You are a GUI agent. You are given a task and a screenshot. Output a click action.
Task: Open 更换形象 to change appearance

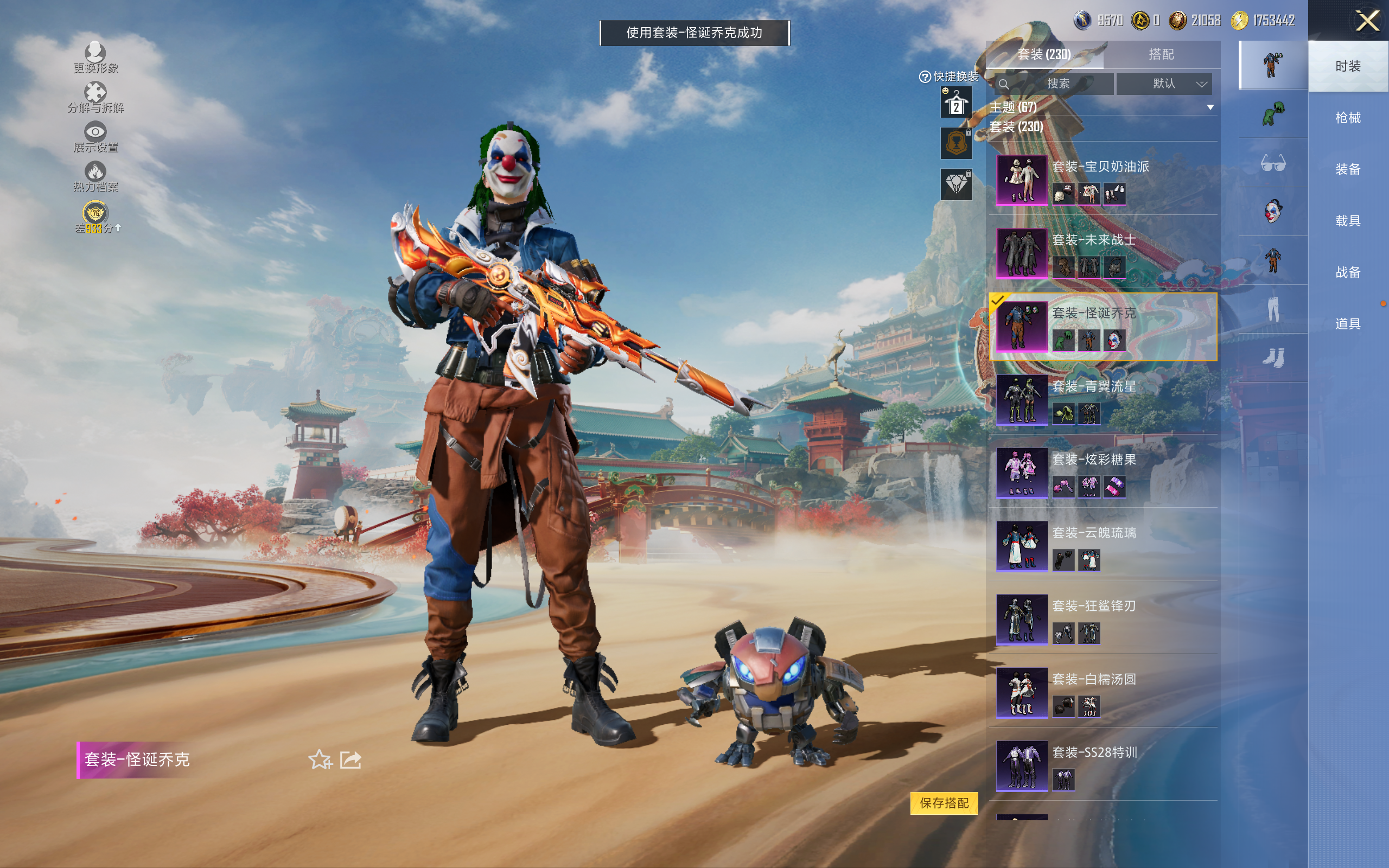tap(95, 58)
